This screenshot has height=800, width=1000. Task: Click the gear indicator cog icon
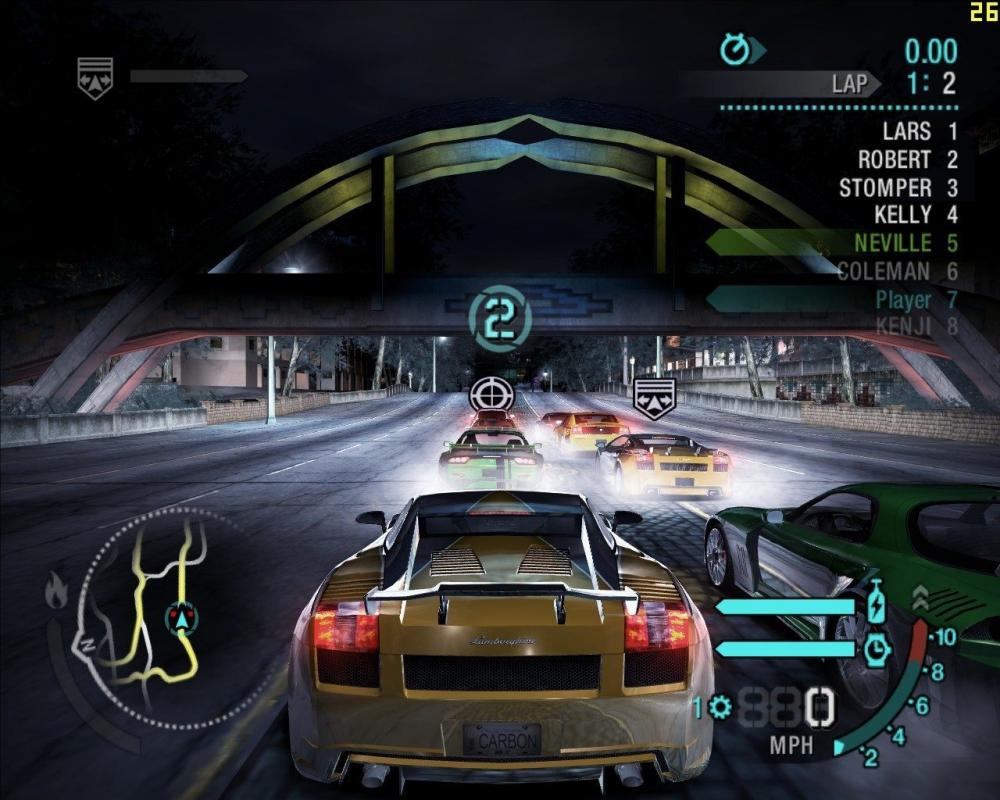coord(720,708)
